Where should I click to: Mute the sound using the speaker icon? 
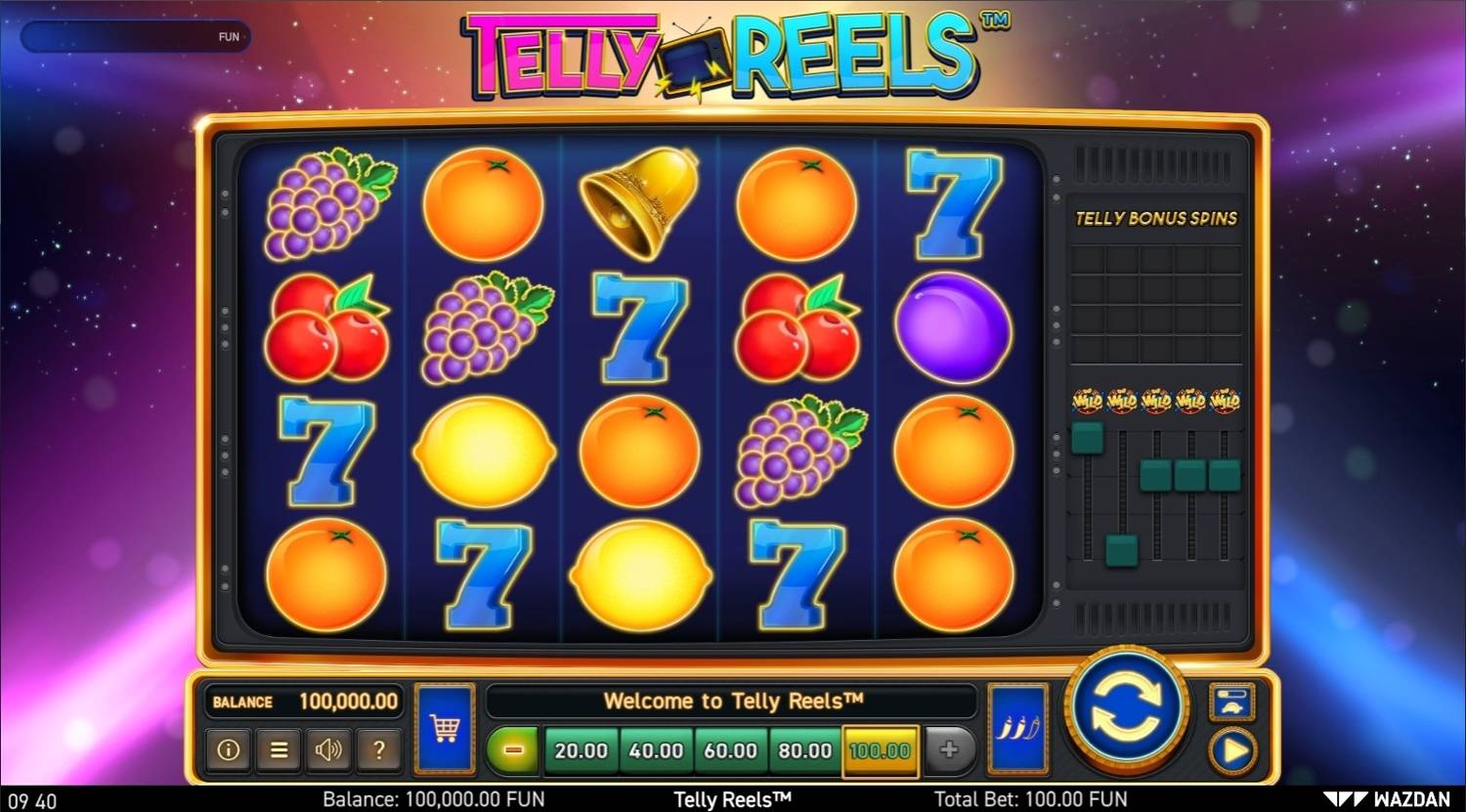click(x=328, y=749)
